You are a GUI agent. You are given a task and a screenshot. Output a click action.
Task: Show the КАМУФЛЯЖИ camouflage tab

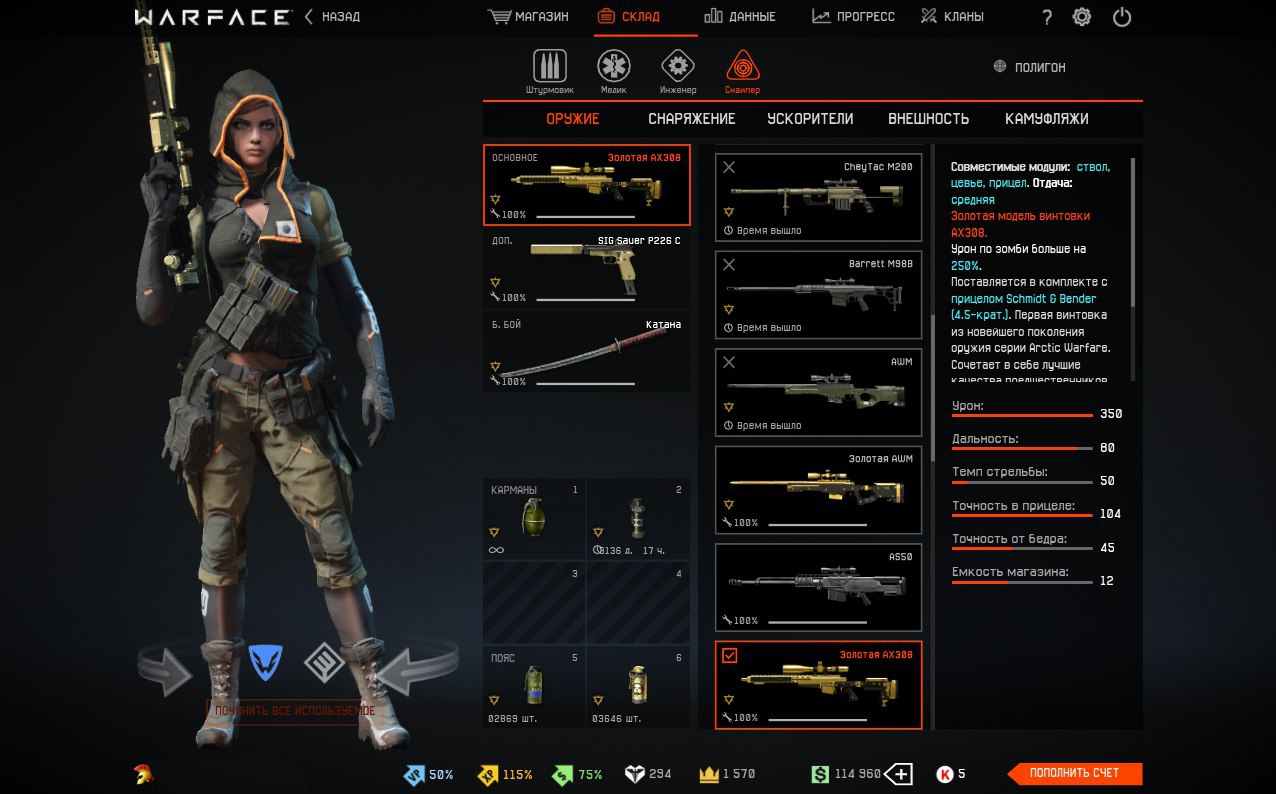click(1046, 119)
